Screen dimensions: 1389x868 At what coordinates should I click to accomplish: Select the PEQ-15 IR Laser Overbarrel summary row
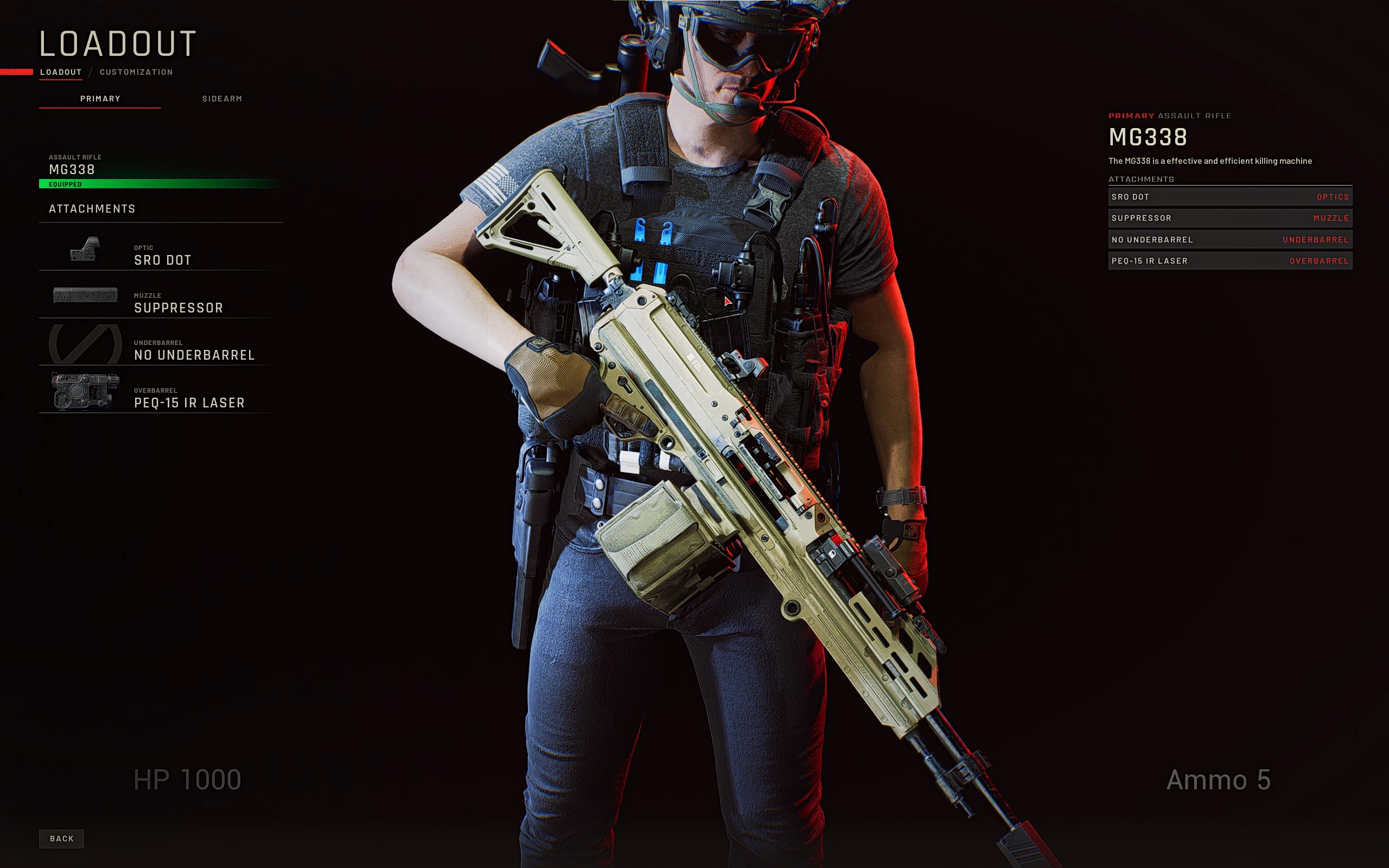click(1229, 261)
